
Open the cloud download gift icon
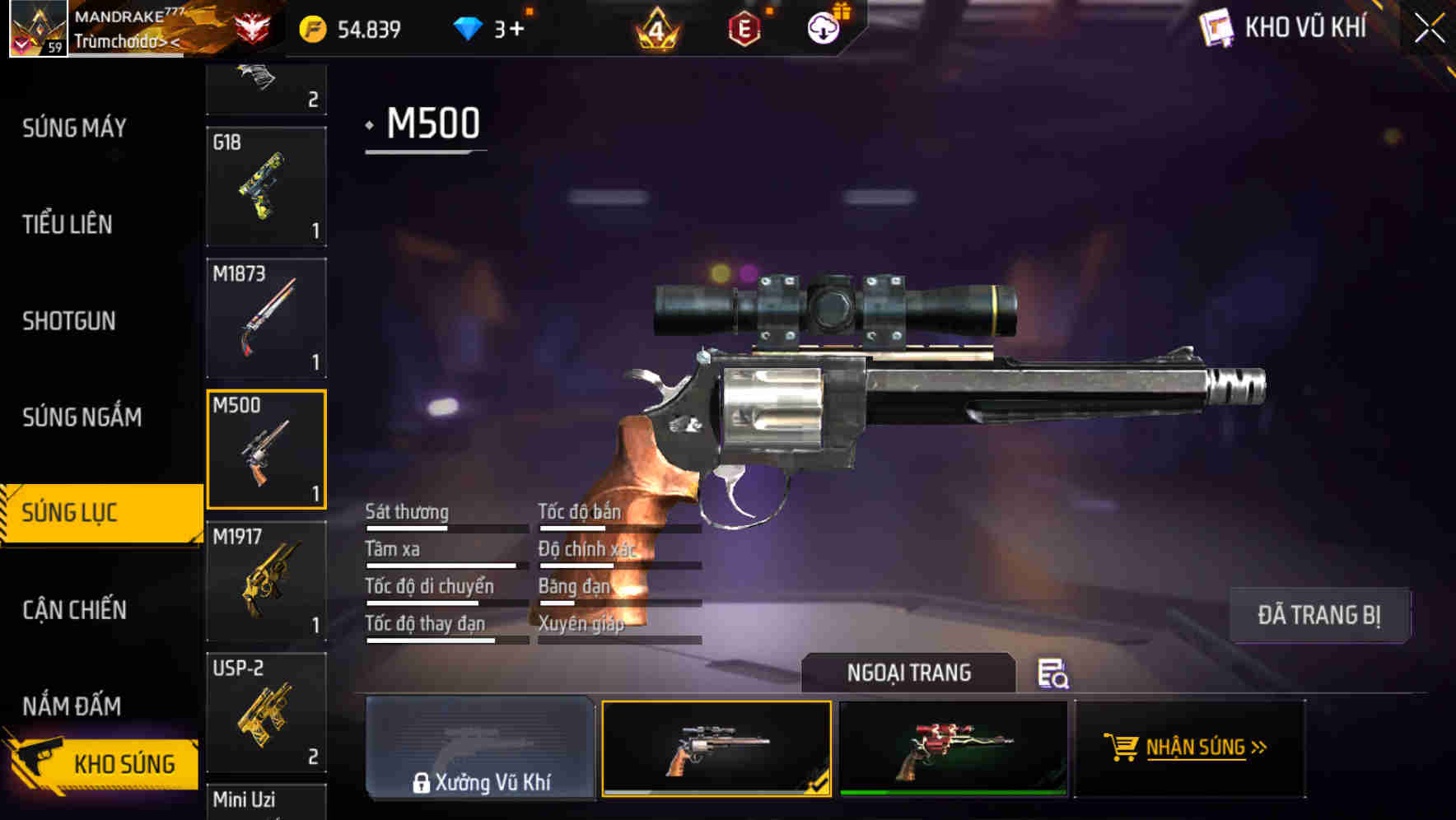click(x=824, y=28)
